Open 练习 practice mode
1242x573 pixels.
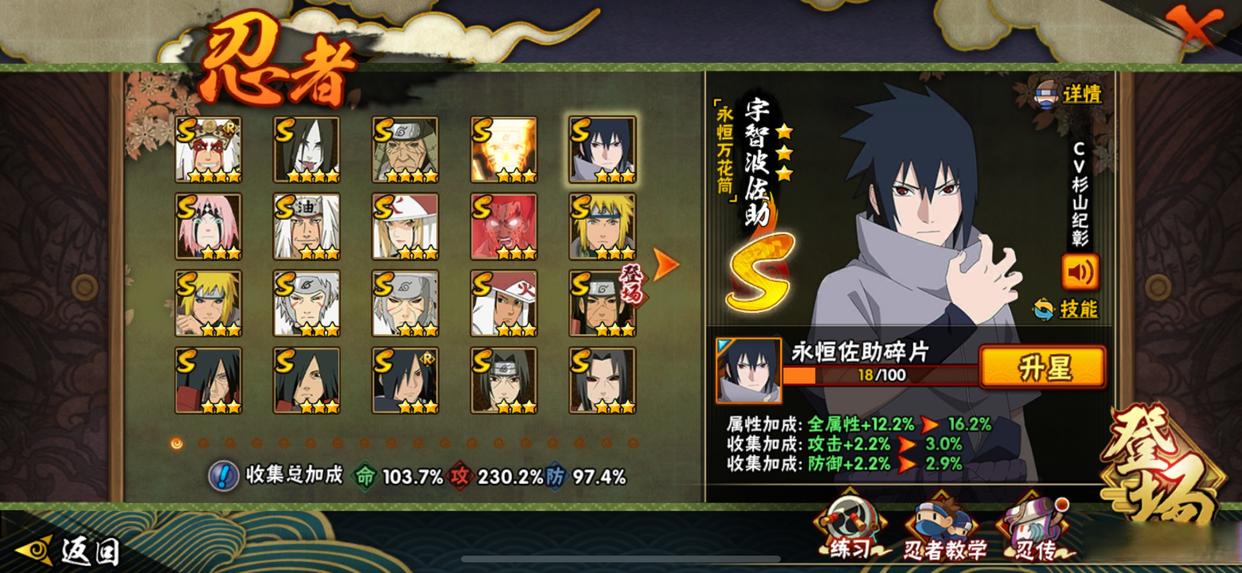852,529
